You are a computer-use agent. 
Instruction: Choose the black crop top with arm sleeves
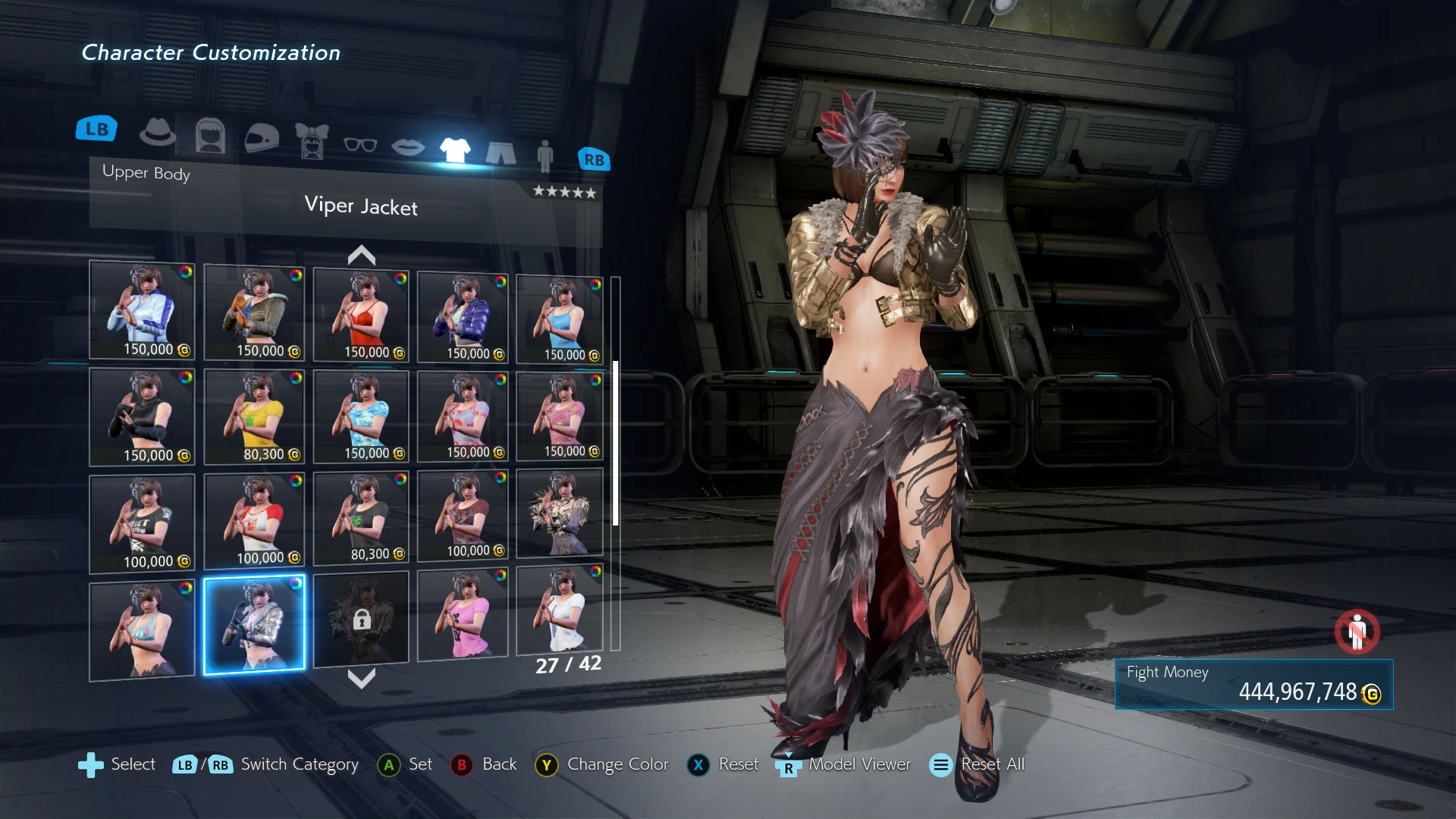click(x=142, y=416)
